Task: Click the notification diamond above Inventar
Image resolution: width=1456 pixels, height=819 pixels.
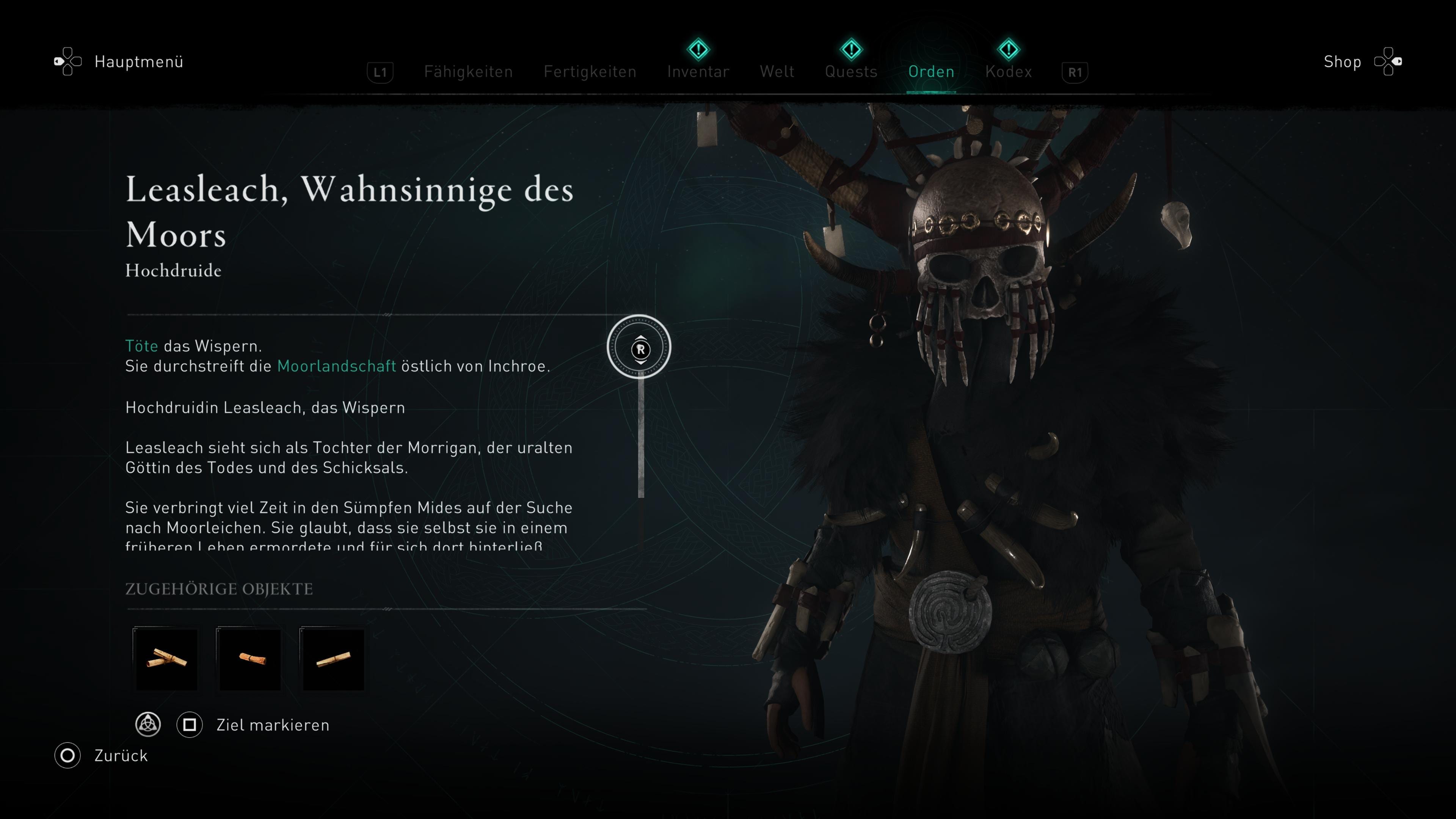Action: click(698, 50)
